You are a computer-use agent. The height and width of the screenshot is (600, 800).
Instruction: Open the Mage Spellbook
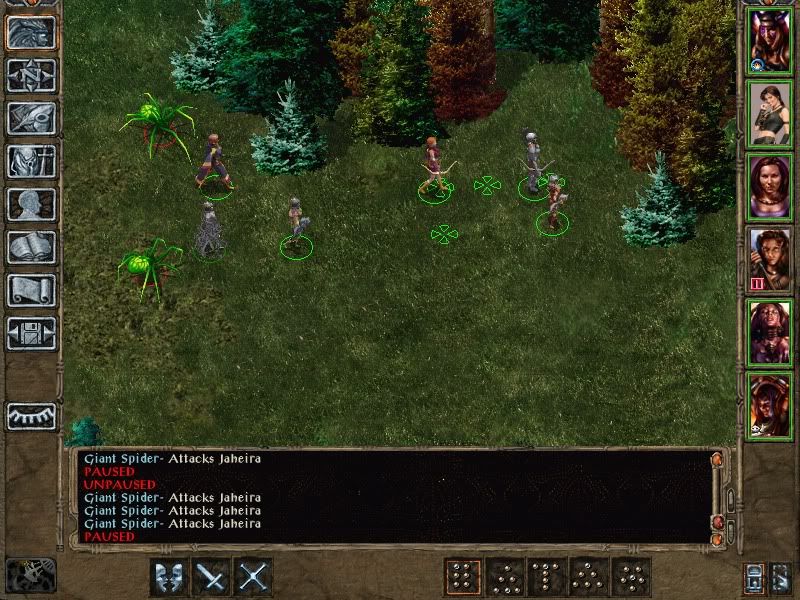pos(31,247)
